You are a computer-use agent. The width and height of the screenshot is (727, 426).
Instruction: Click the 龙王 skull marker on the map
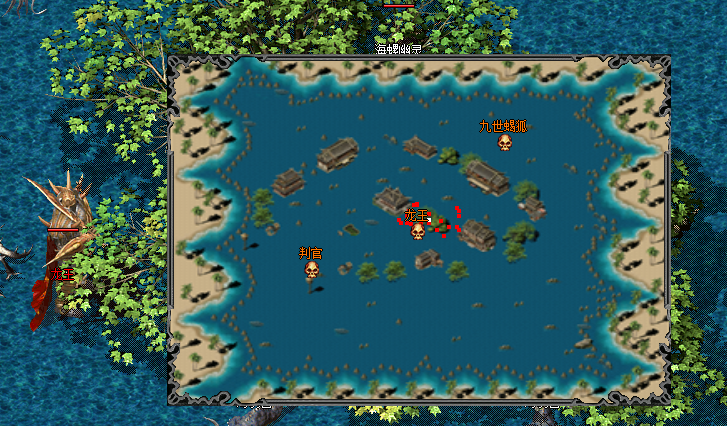[418, 231]
